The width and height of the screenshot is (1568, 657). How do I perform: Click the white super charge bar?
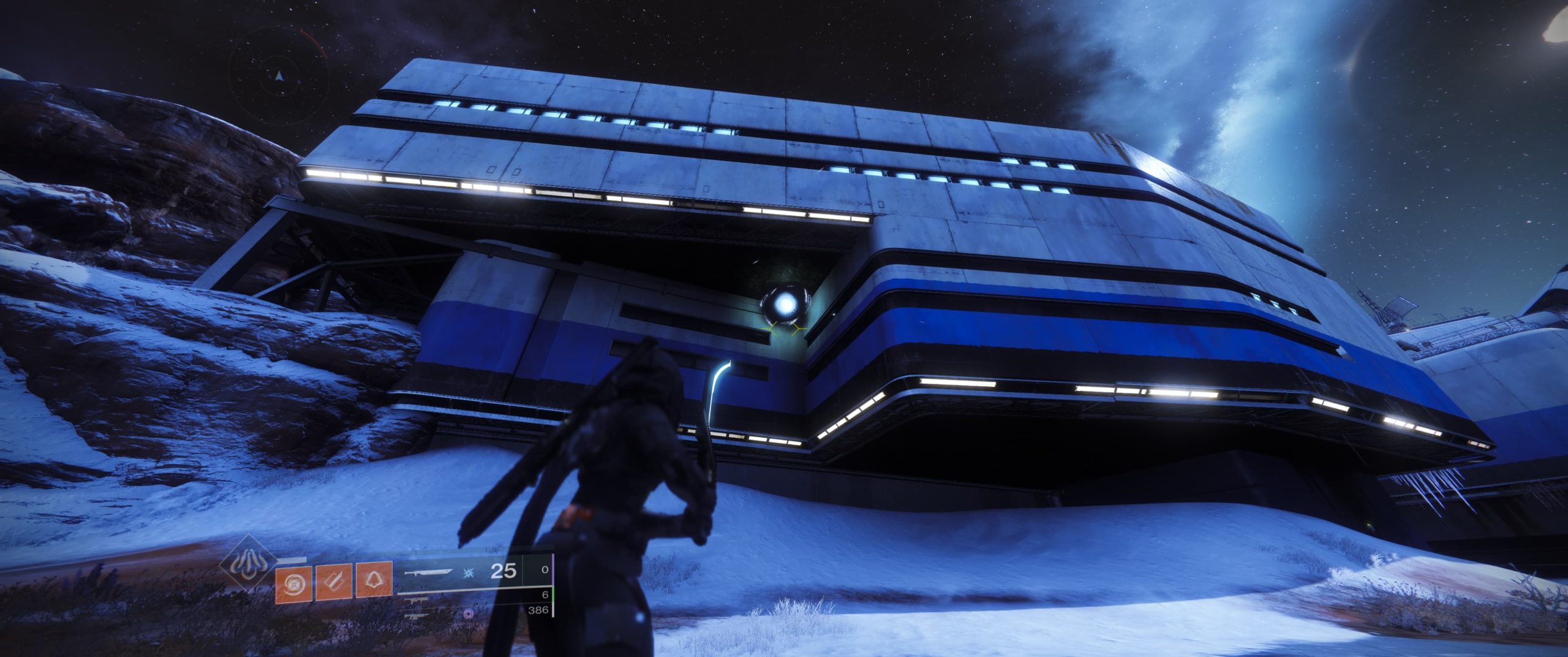coord(293,558)
